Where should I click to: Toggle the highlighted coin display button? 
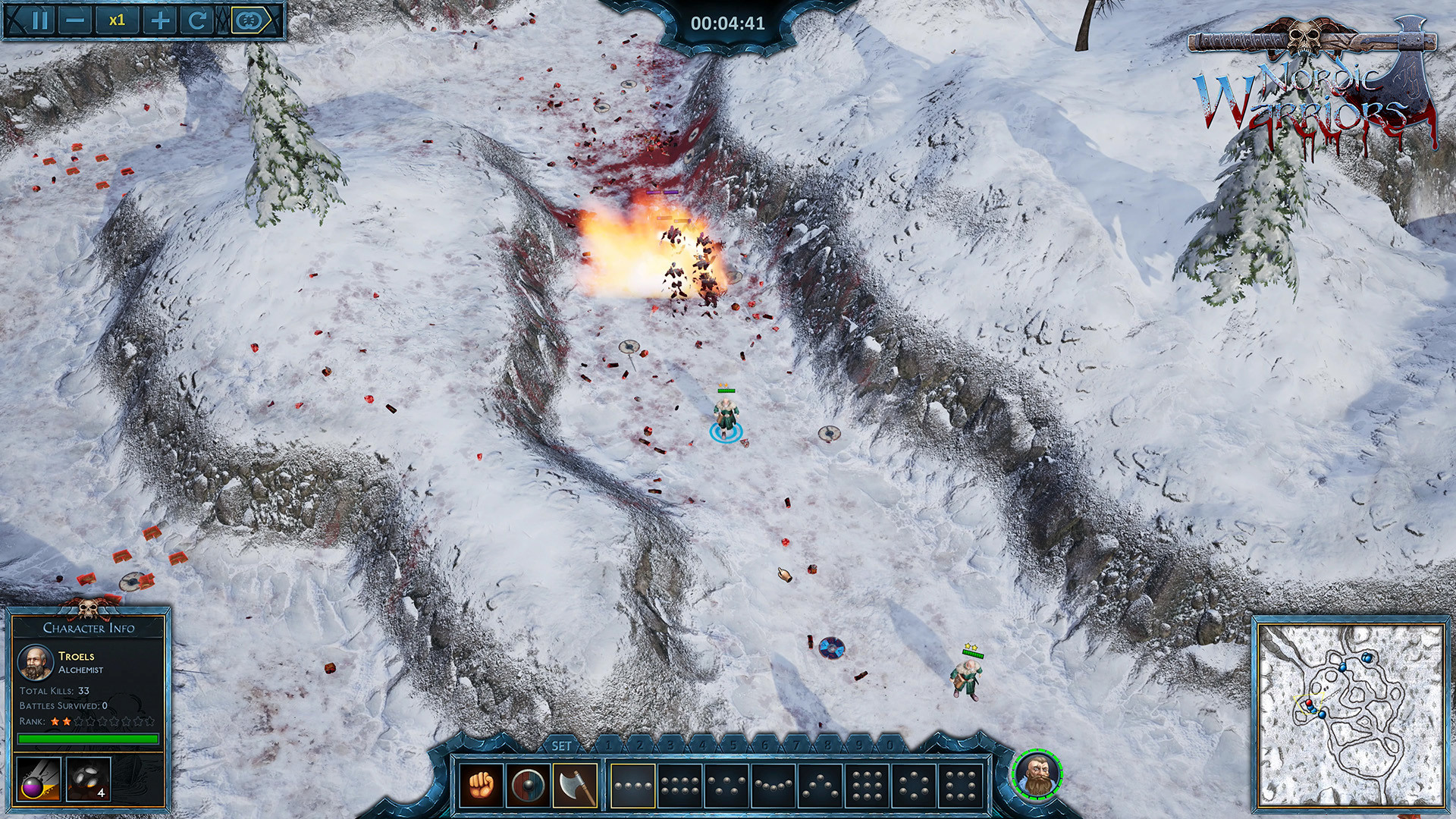coord(247,20)
